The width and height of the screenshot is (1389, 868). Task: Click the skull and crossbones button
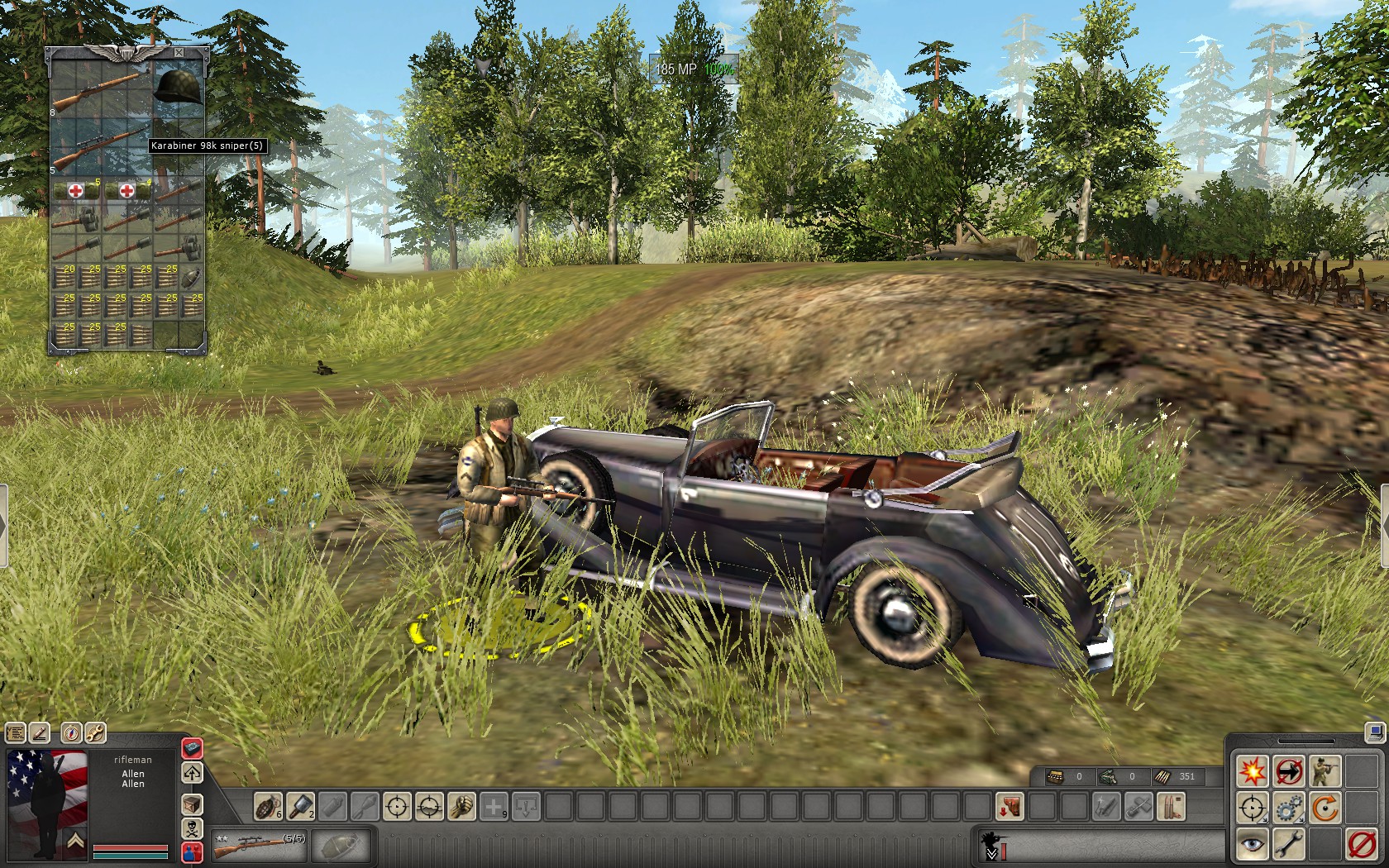click(x=192, y=828)
